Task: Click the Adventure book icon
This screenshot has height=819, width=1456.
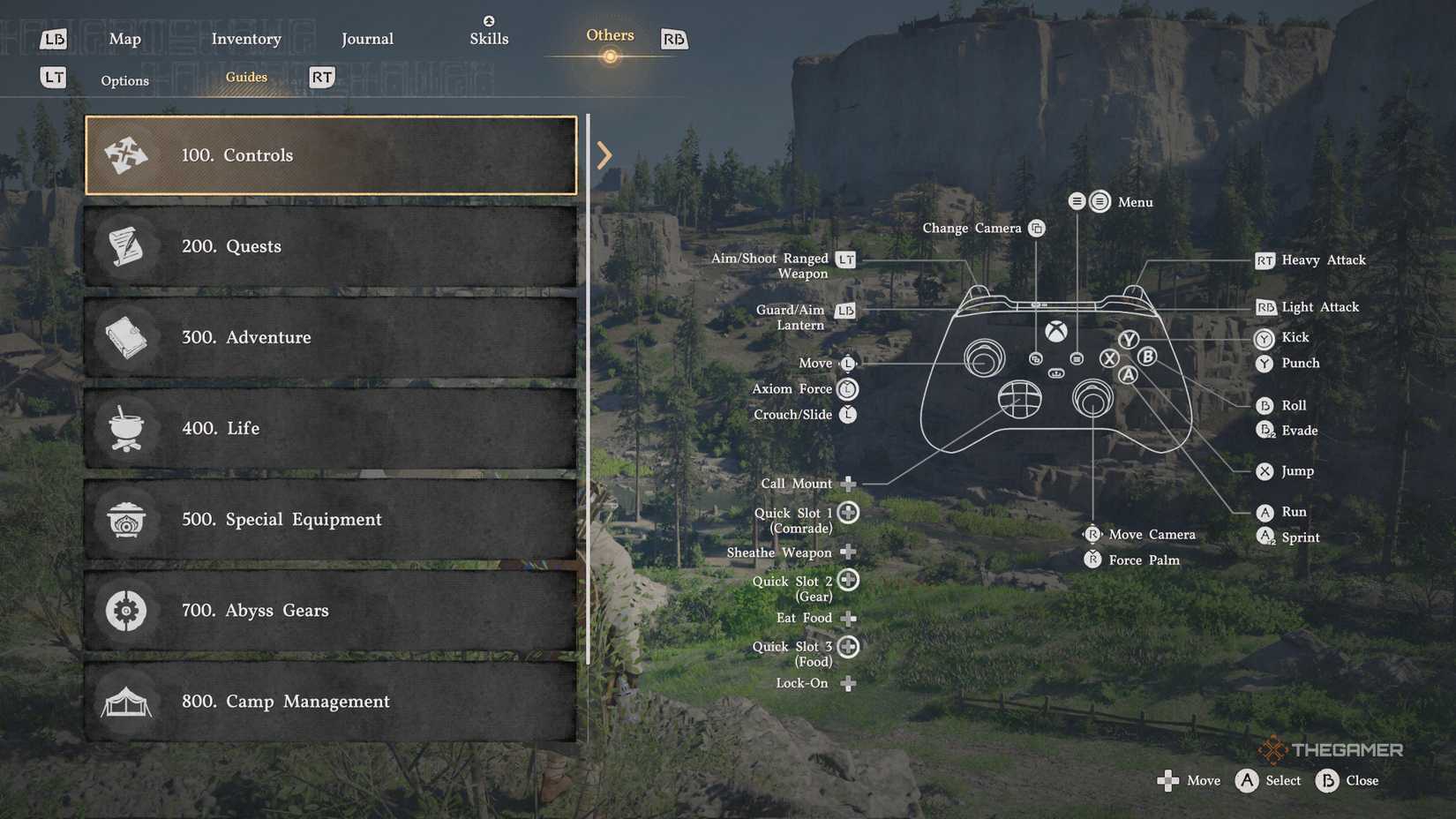Action: [x=126, y=337]
